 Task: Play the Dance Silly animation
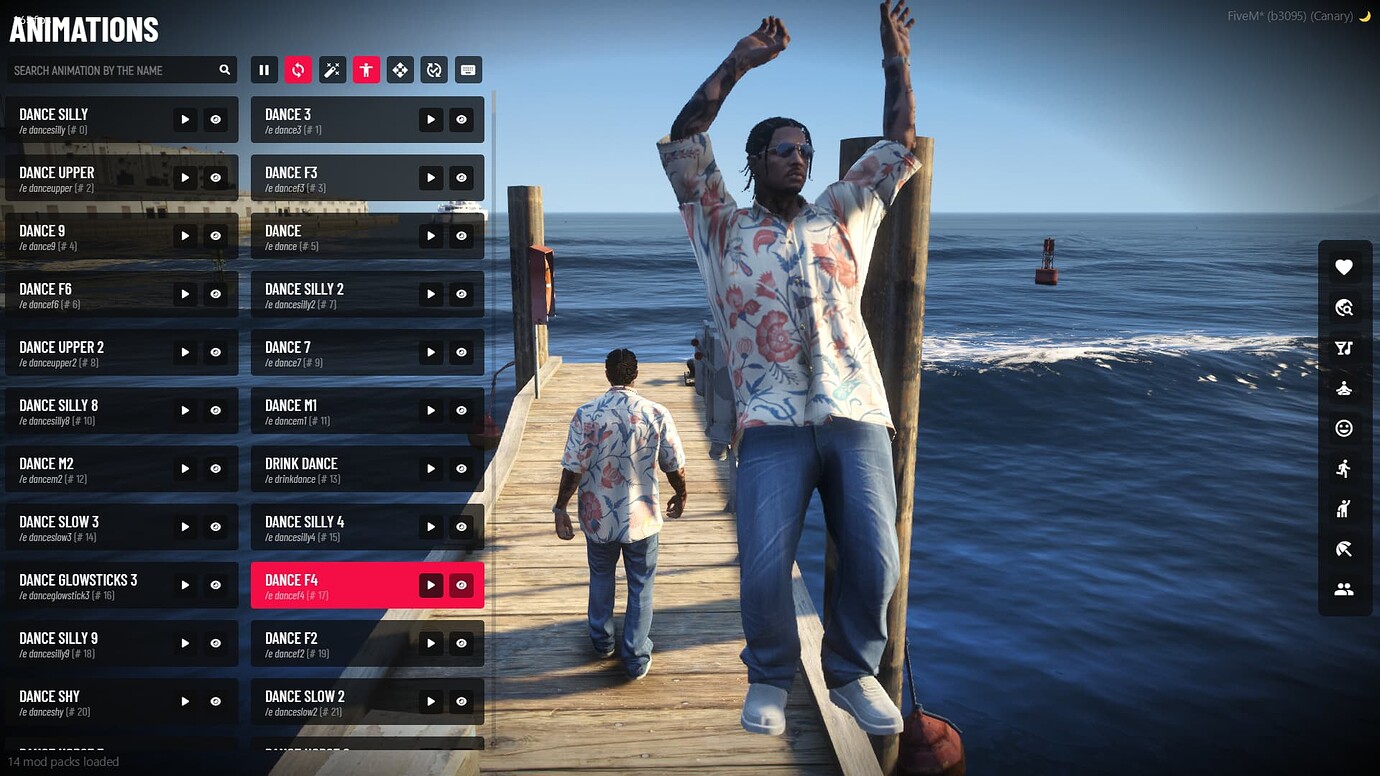click(x=185, y=120)
